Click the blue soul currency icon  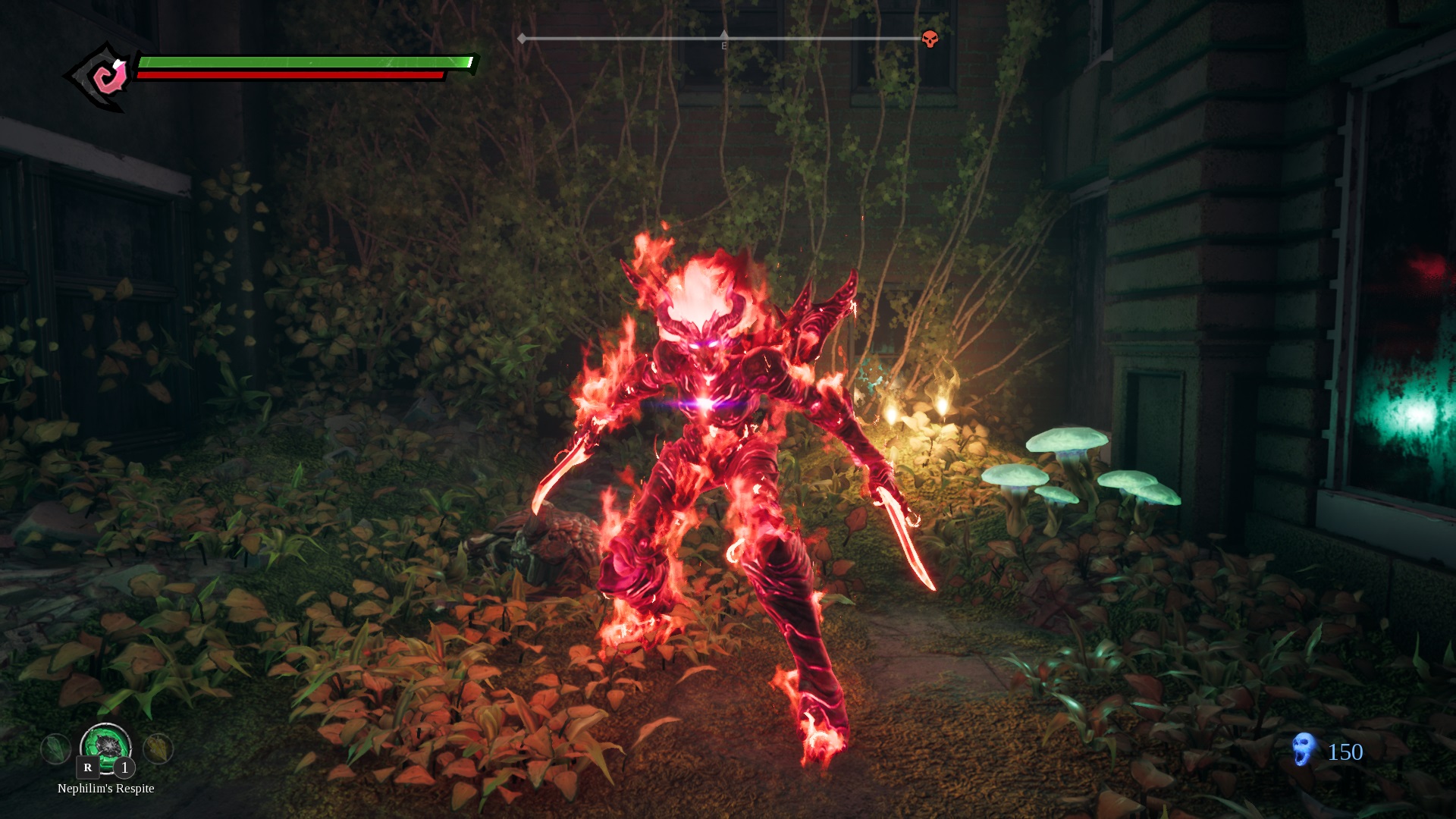point(1304,750)
